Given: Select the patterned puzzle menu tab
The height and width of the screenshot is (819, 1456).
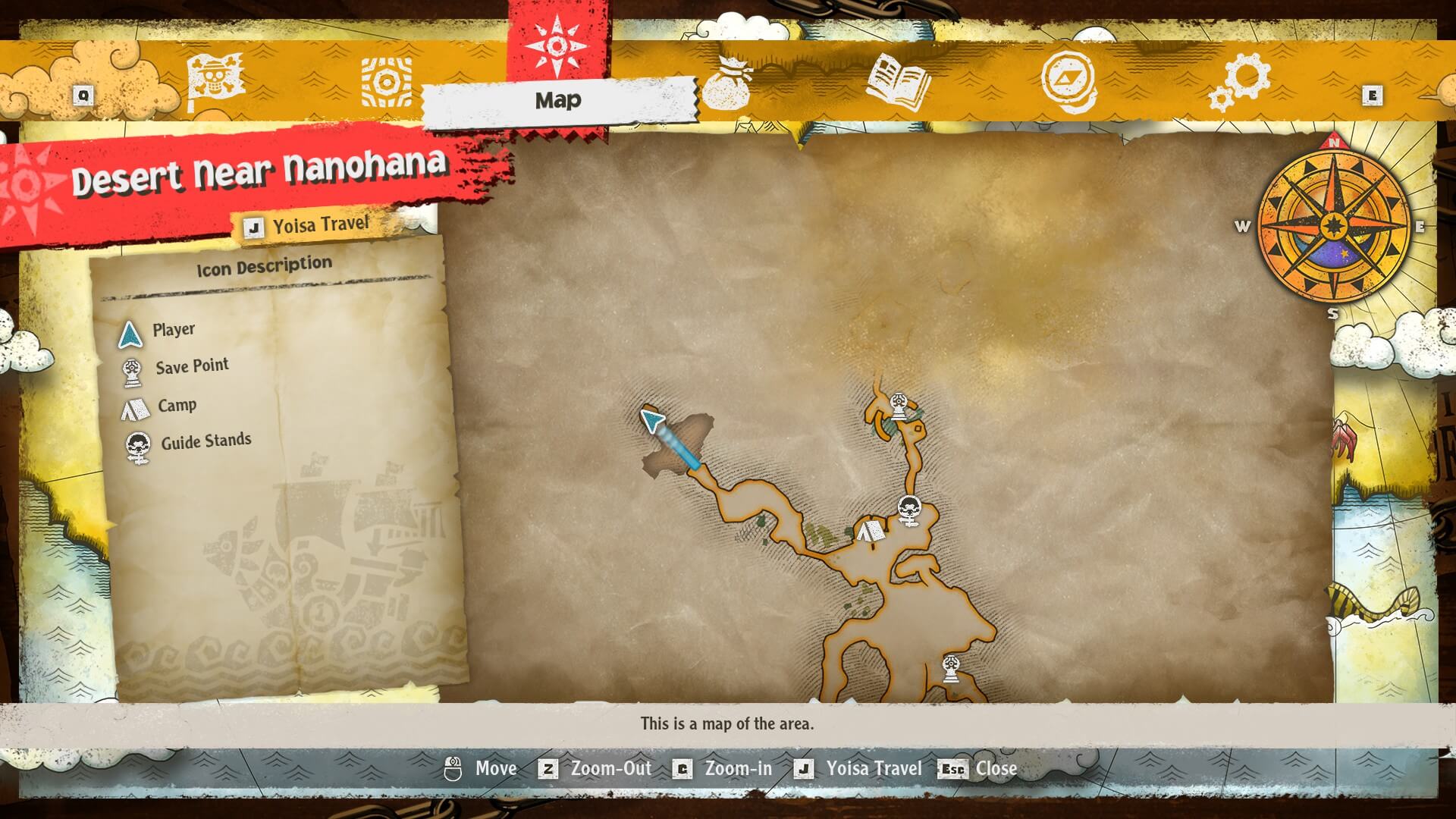Looking at the screenshot, I should pyautogui.click(x=387, y=82).
